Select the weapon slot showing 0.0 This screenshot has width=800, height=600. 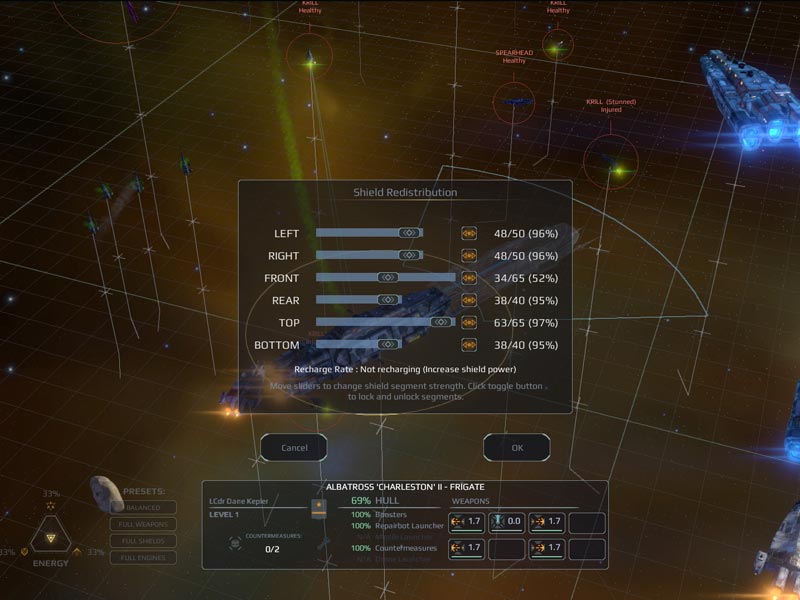click(507, 521)
